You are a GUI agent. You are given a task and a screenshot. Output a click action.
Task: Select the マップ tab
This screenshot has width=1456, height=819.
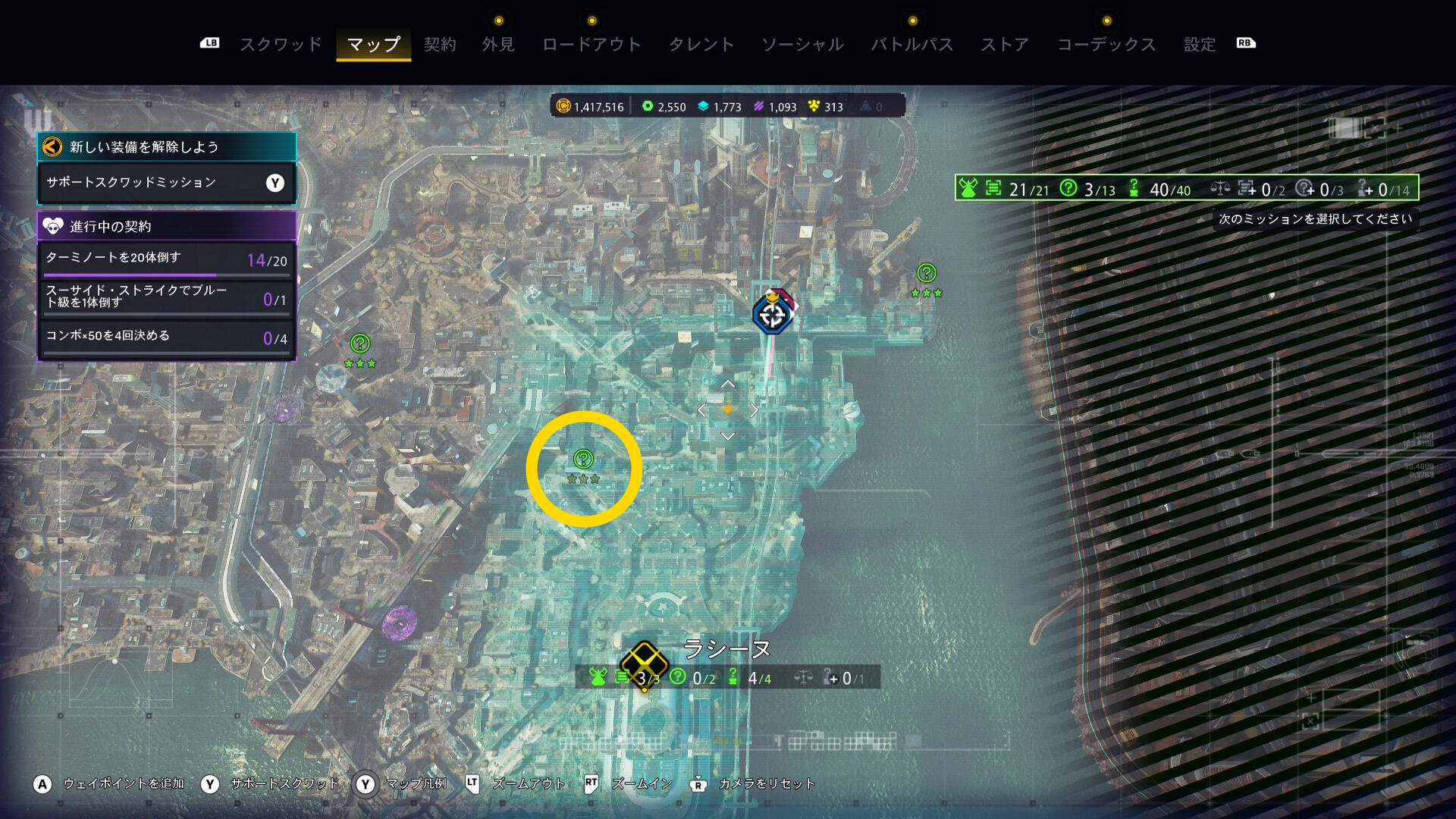click(373, 44)
